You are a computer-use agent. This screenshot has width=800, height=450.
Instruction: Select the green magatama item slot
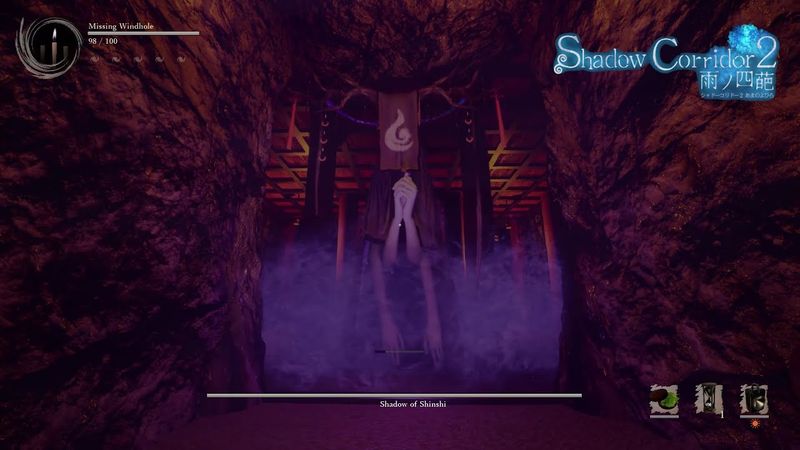(x=664, y=400)
